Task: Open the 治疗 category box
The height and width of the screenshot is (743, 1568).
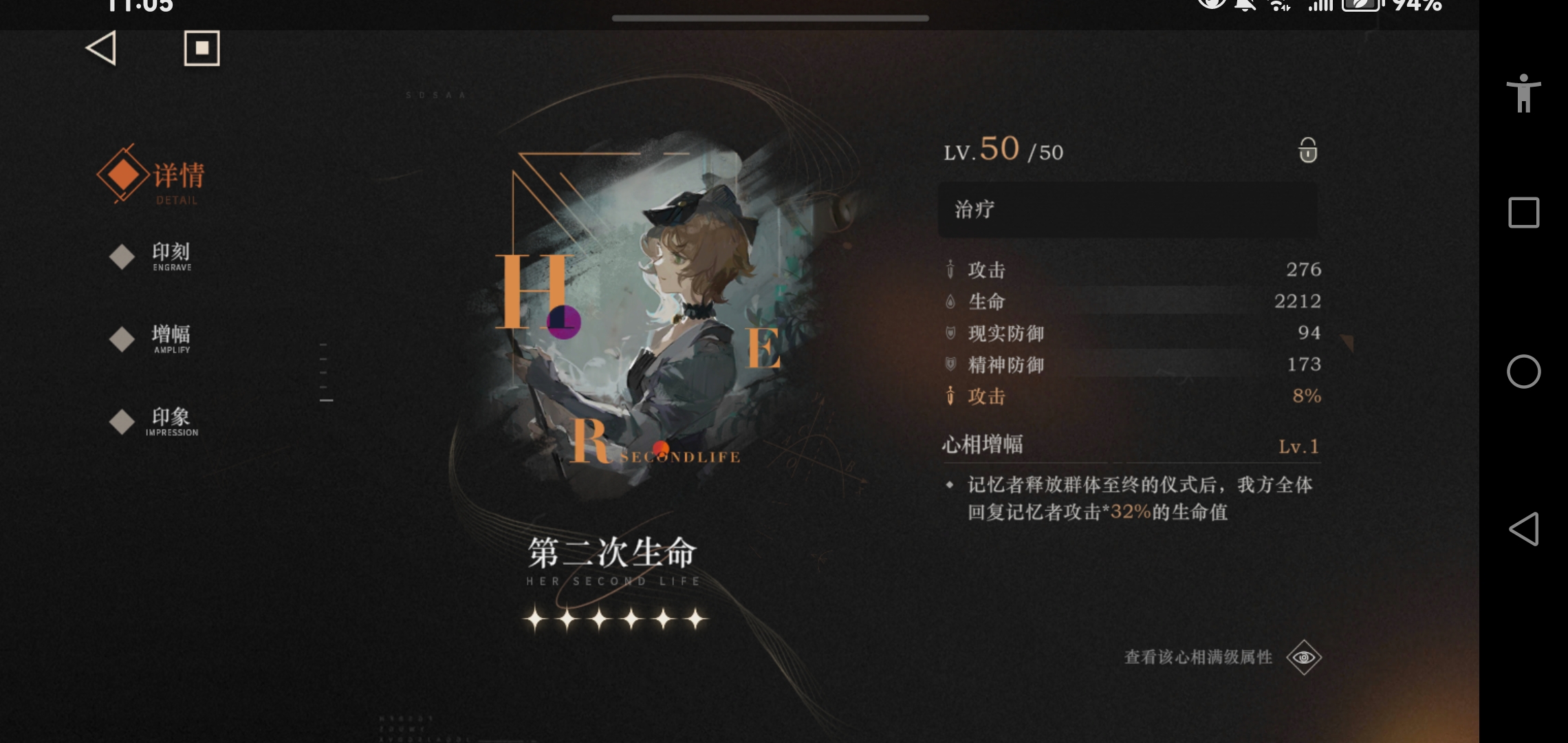Action: [1128, 211]
